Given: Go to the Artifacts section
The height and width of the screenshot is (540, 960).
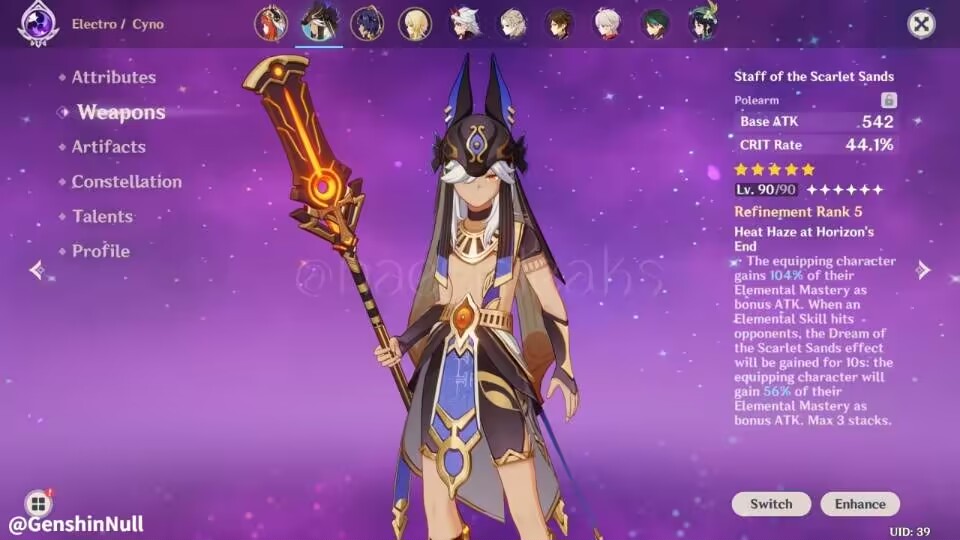Looking at the screenshot, I should [108, 147].
